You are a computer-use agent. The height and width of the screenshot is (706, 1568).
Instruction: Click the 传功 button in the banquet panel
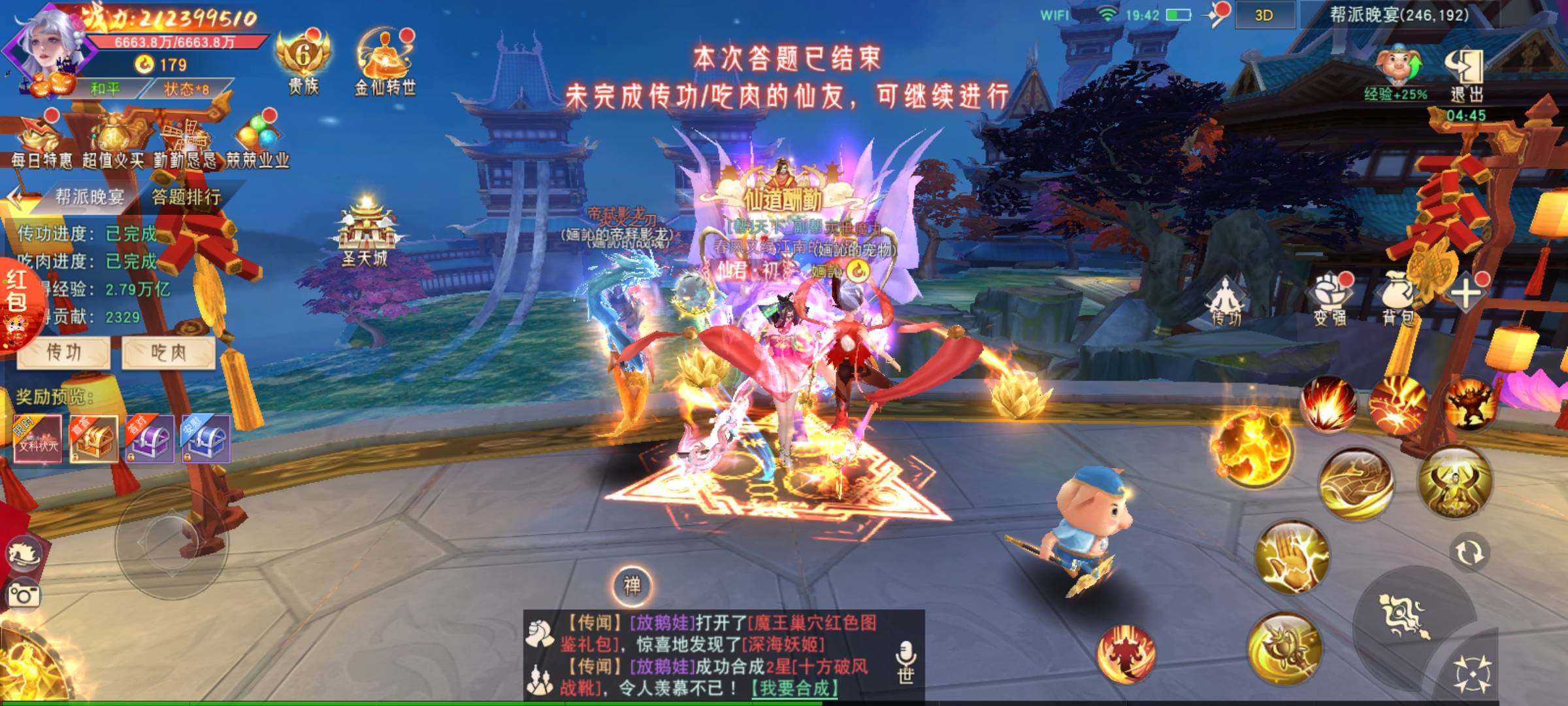click(63, 353)
